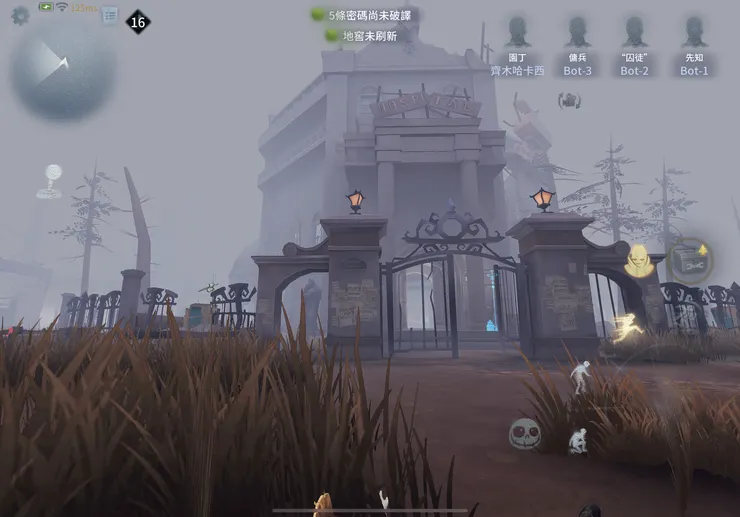This screenshot has width=740, height=517.
Task: Tap the camera view icon below the portraits
Action: tap(570, 100)
